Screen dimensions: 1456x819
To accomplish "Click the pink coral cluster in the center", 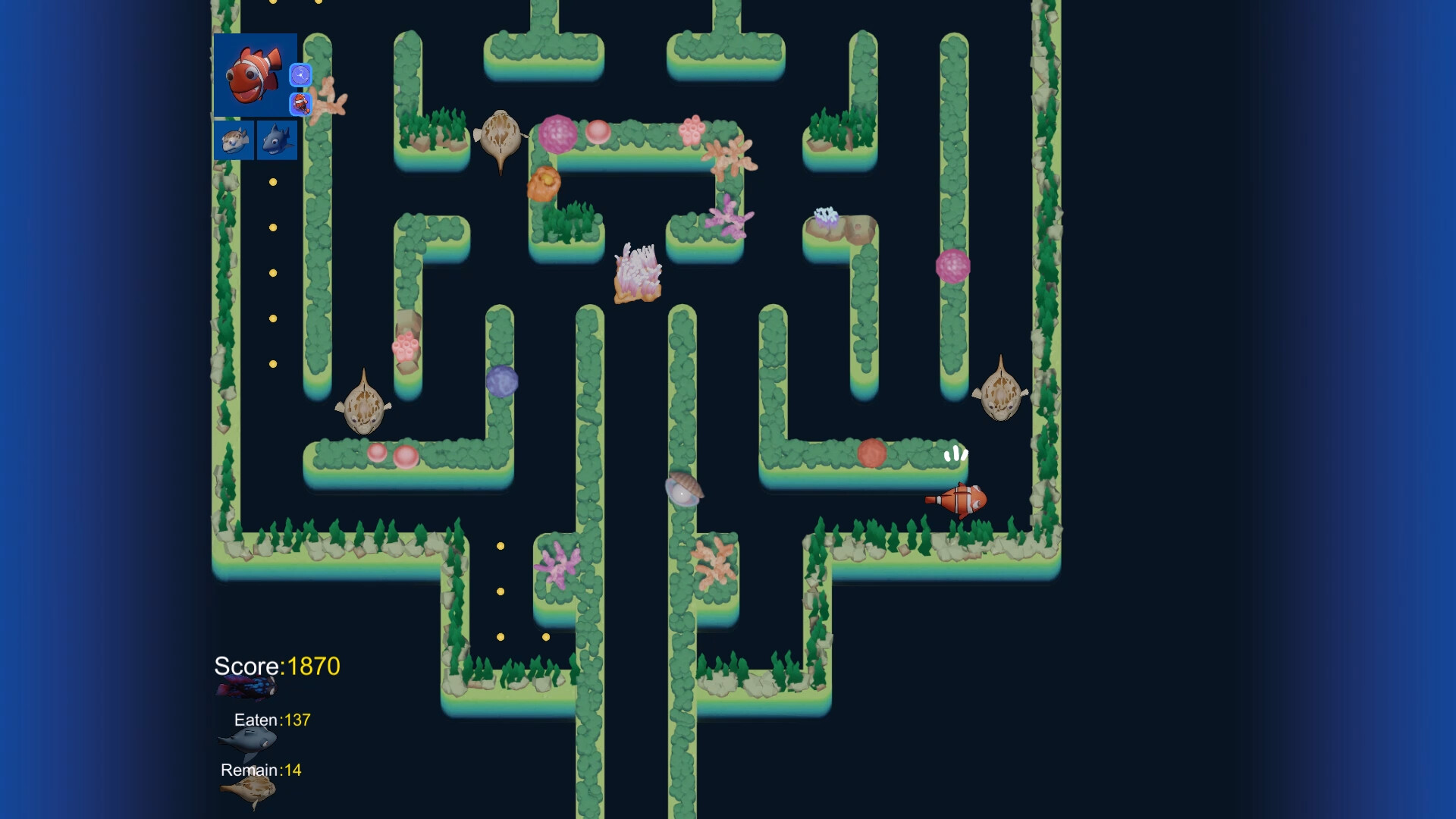I will (637, 273).
